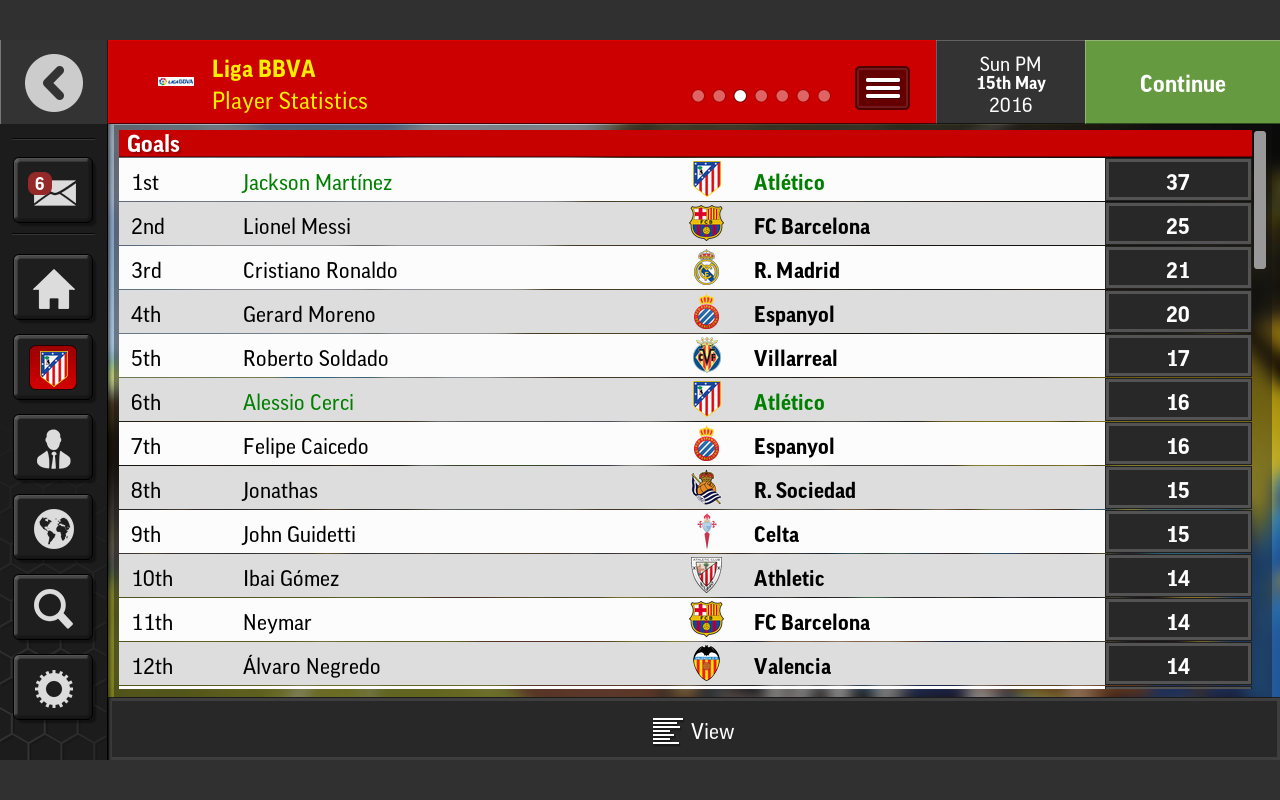The height and width of the screenshot is (800, 1280).
Task: Go back with the arrow button
Action: click(x=54, y=83)
